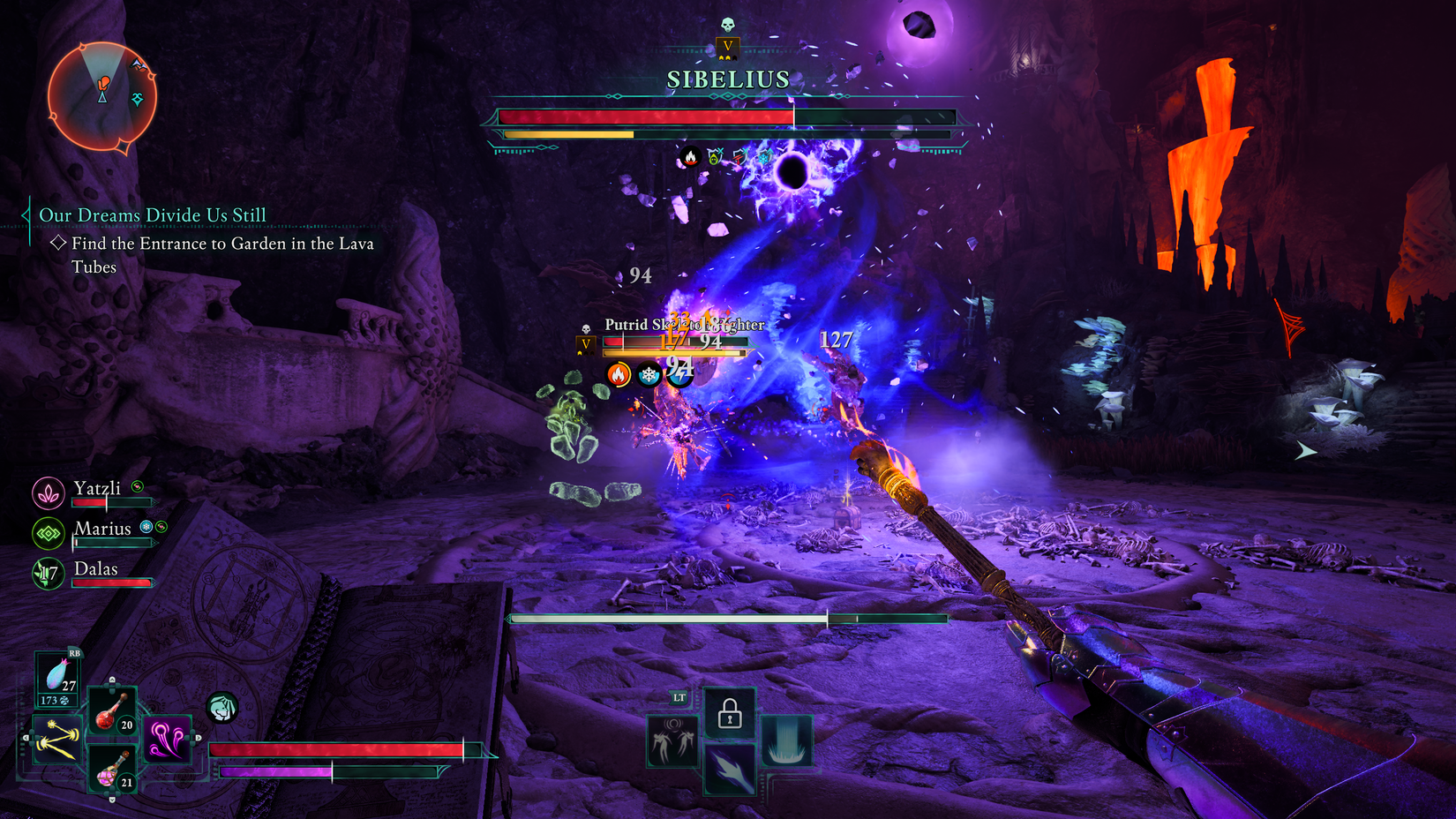This screenshot has height=819, width=1456.
Task: Click the frost status icon beside Marius
Action: 146,527
